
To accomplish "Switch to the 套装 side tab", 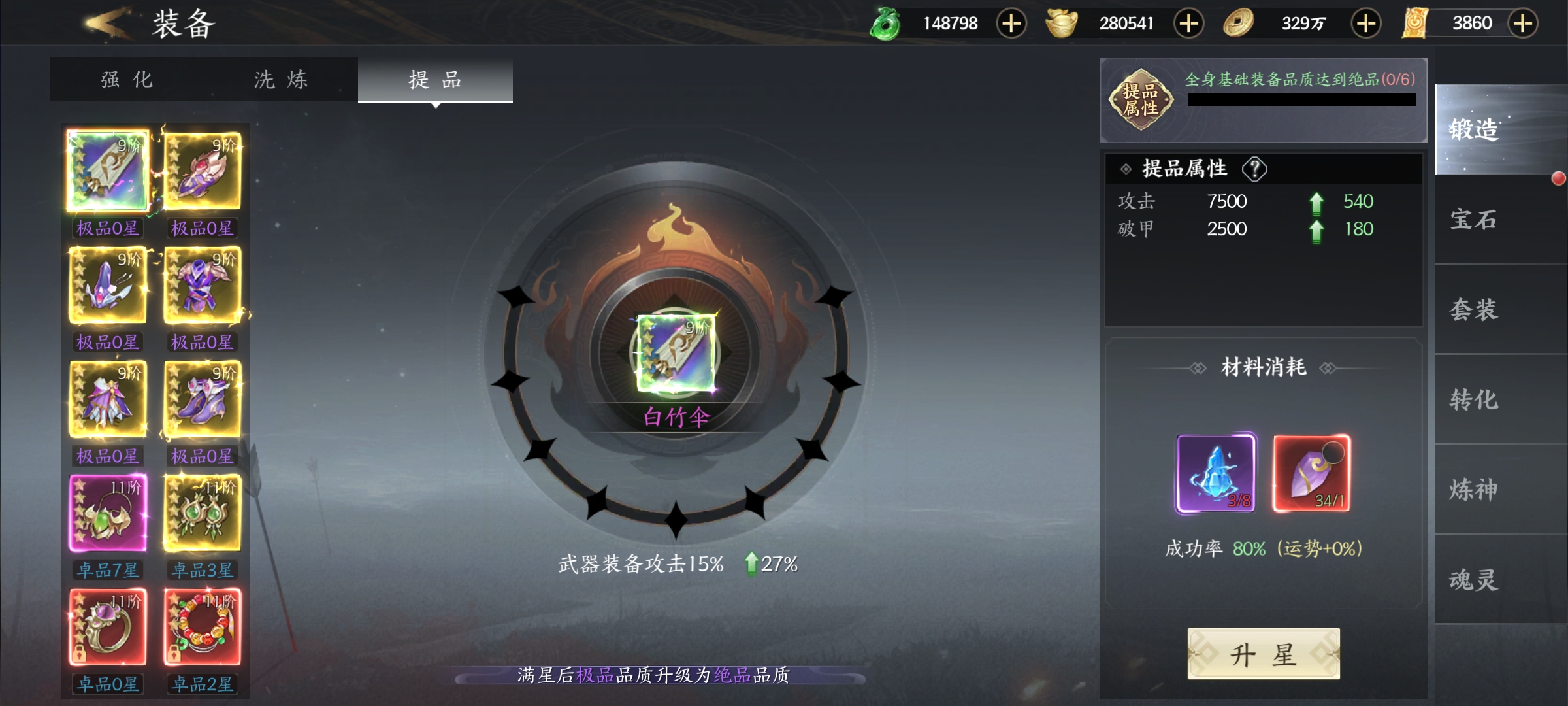I will pos(1474,309).
